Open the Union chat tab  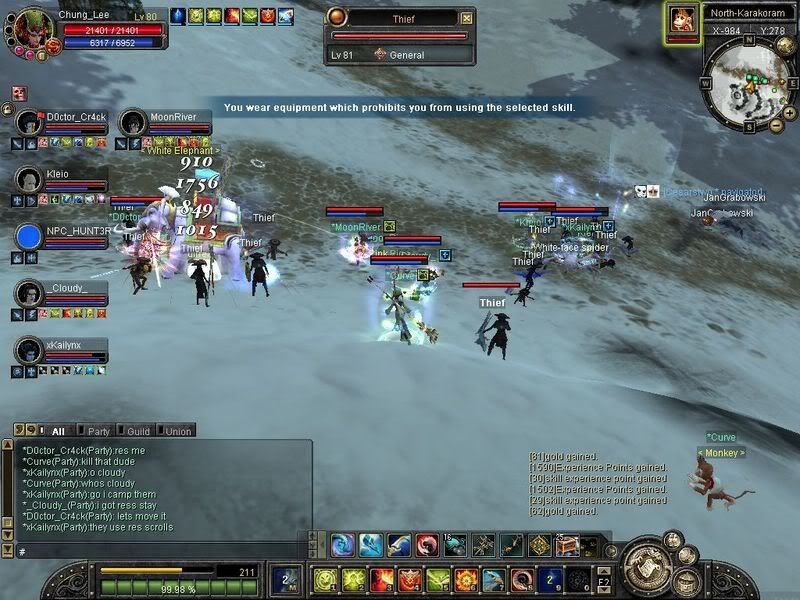pos(177,431)
